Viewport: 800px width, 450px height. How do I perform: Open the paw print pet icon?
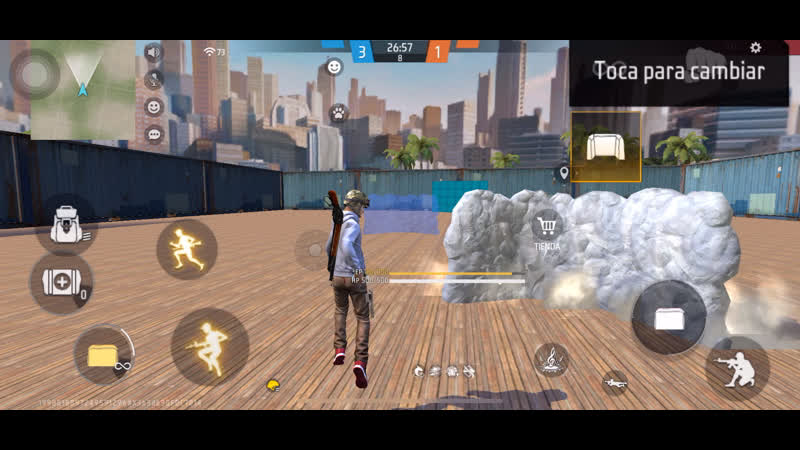[x=338, y=112]
